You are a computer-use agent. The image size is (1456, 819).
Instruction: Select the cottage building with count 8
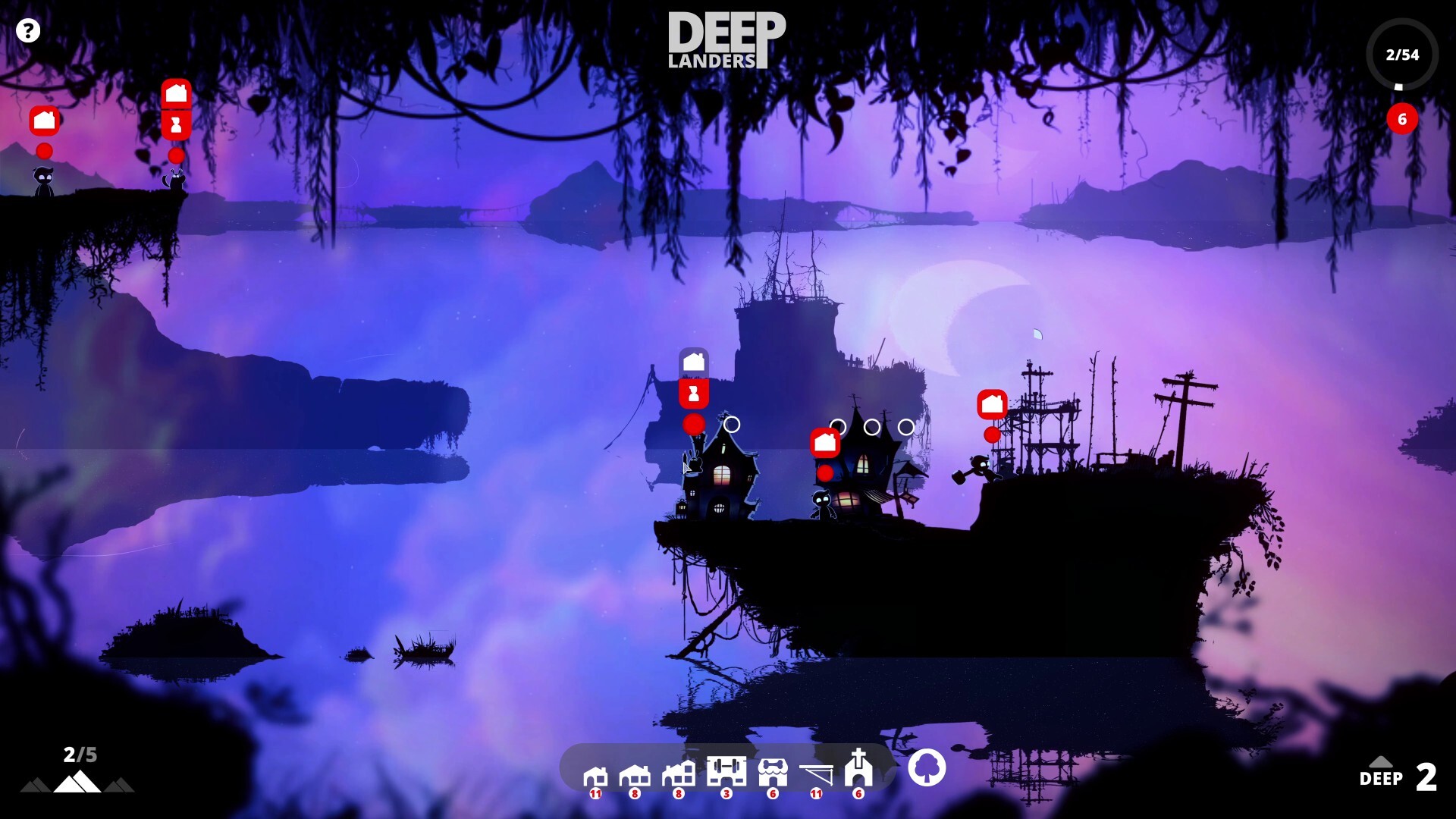(635, 773)
